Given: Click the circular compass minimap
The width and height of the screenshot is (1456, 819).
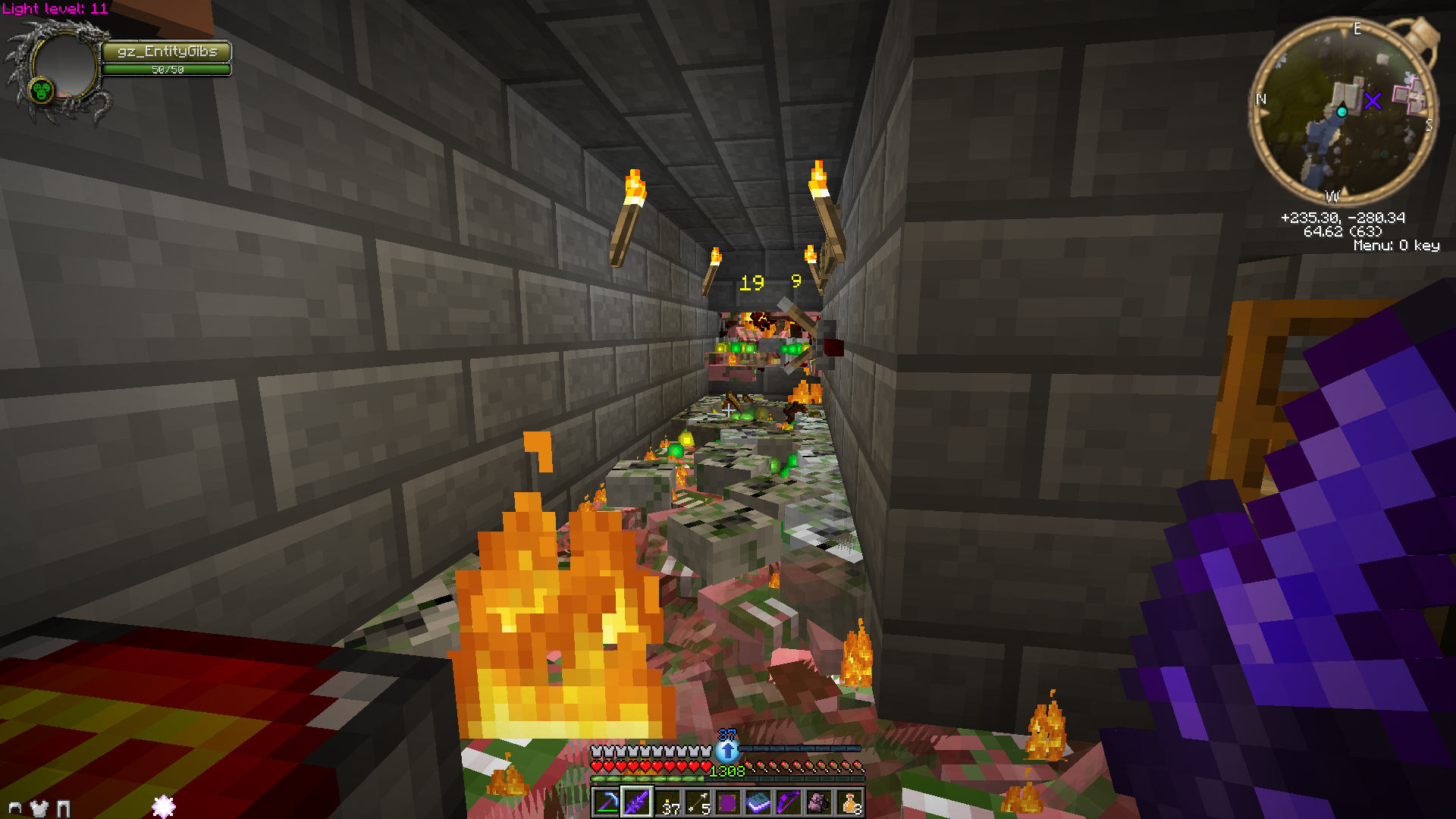Looking at the screenshot, I should [x=1343, y=112].
